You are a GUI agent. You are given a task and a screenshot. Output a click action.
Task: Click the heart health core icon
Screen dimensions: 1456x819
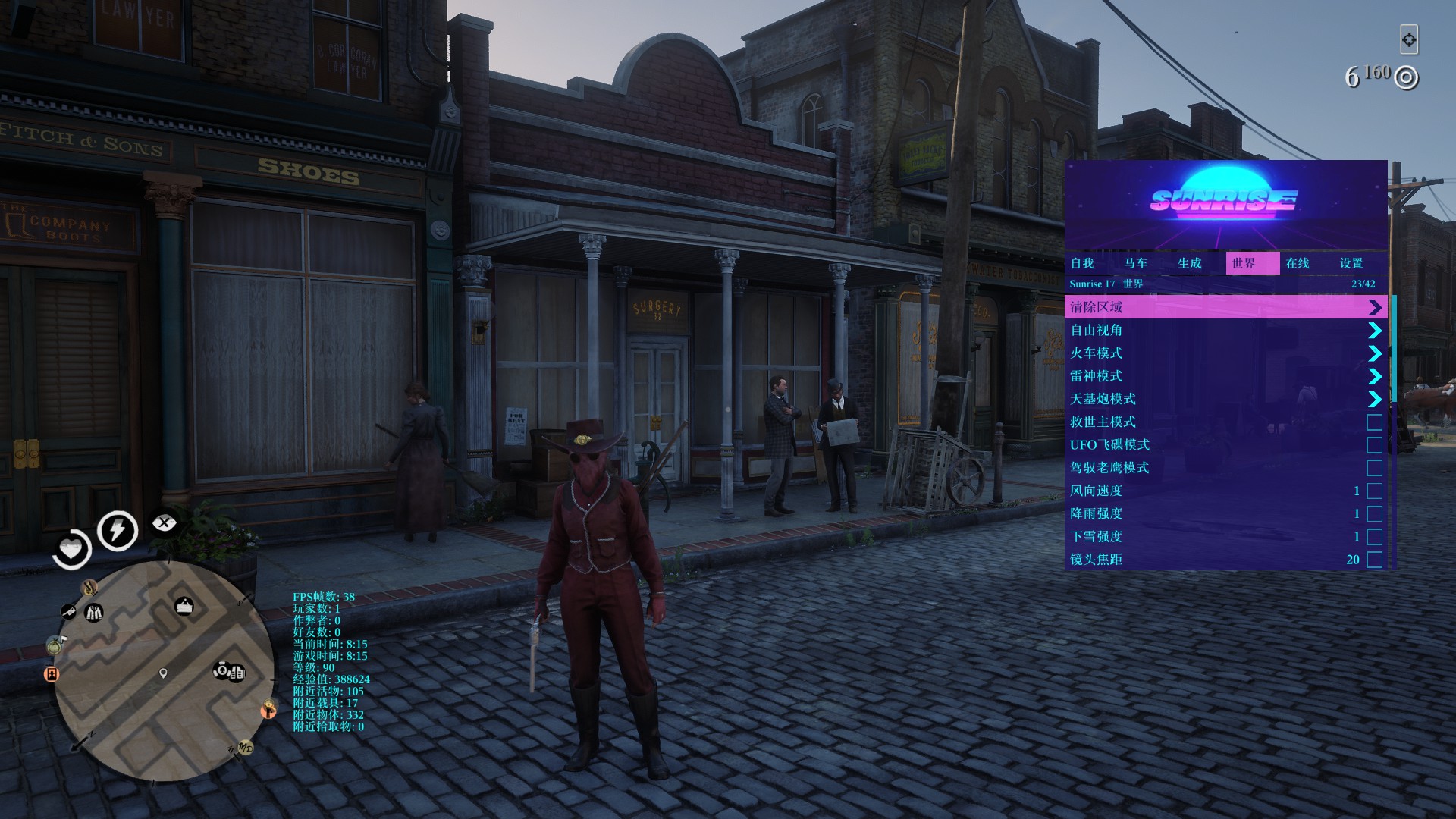point(72,548)
